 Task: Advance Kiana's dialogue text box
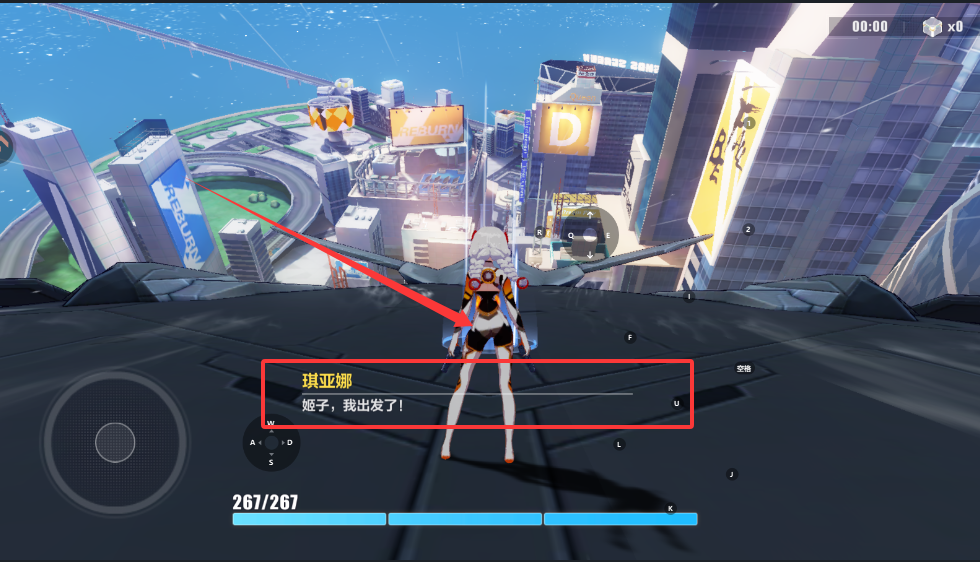coord(477,394)
